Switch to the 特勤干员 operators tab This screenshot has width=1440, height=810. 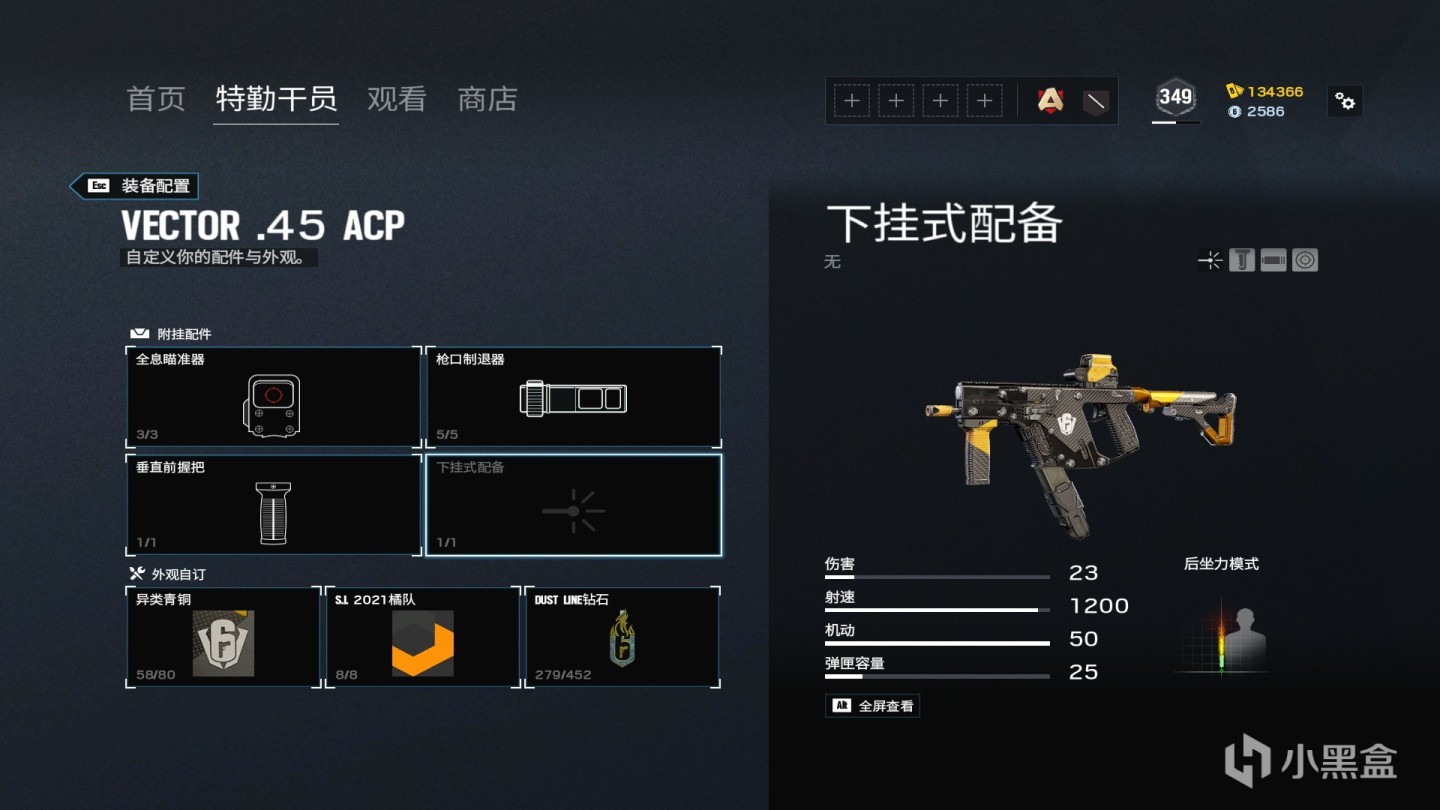pyautogui.click(x=276, y=99)
